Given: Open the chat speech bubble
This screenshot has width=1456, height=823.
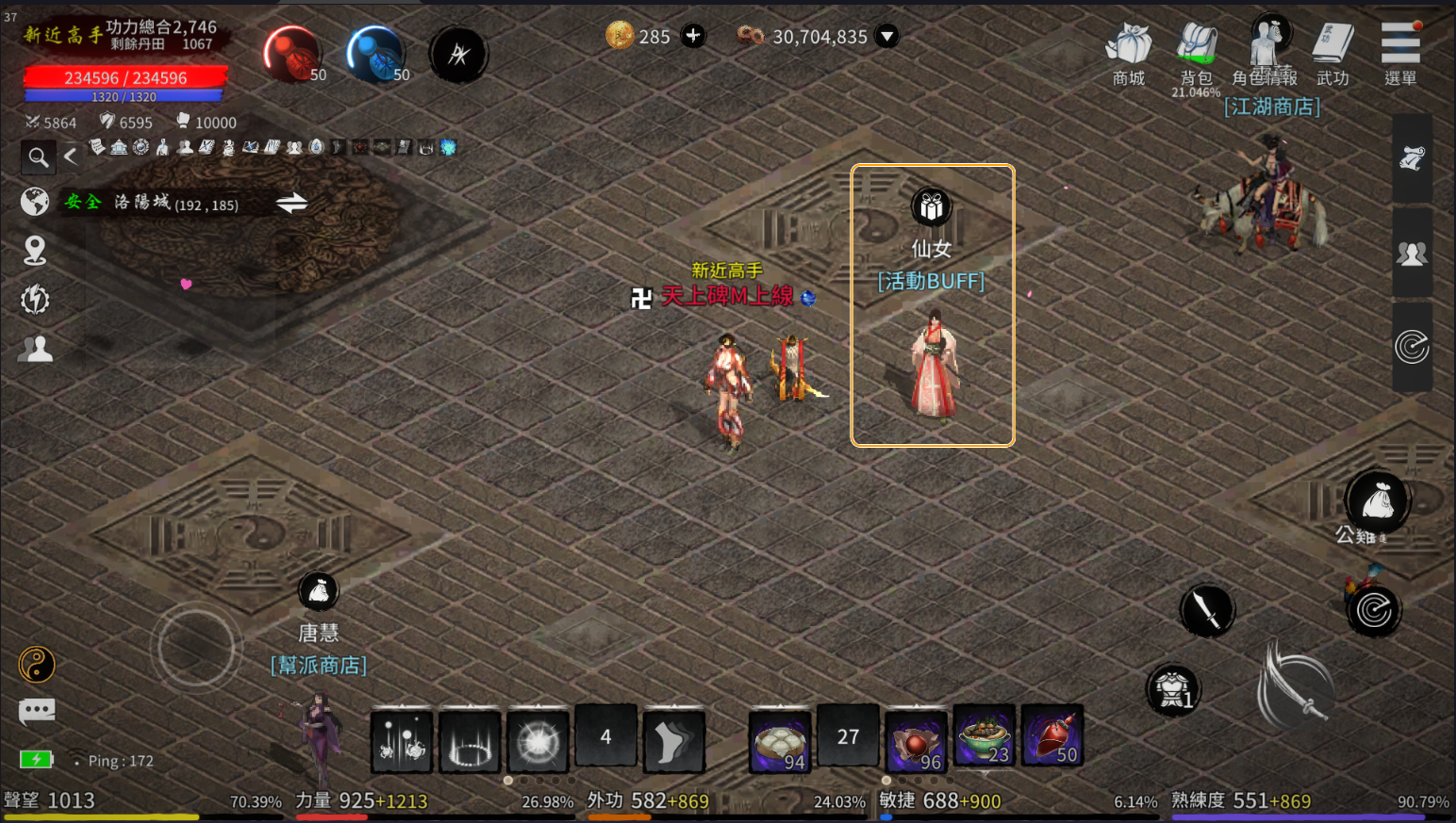Looking at the screenshot, I should click(x=37, y=711).
